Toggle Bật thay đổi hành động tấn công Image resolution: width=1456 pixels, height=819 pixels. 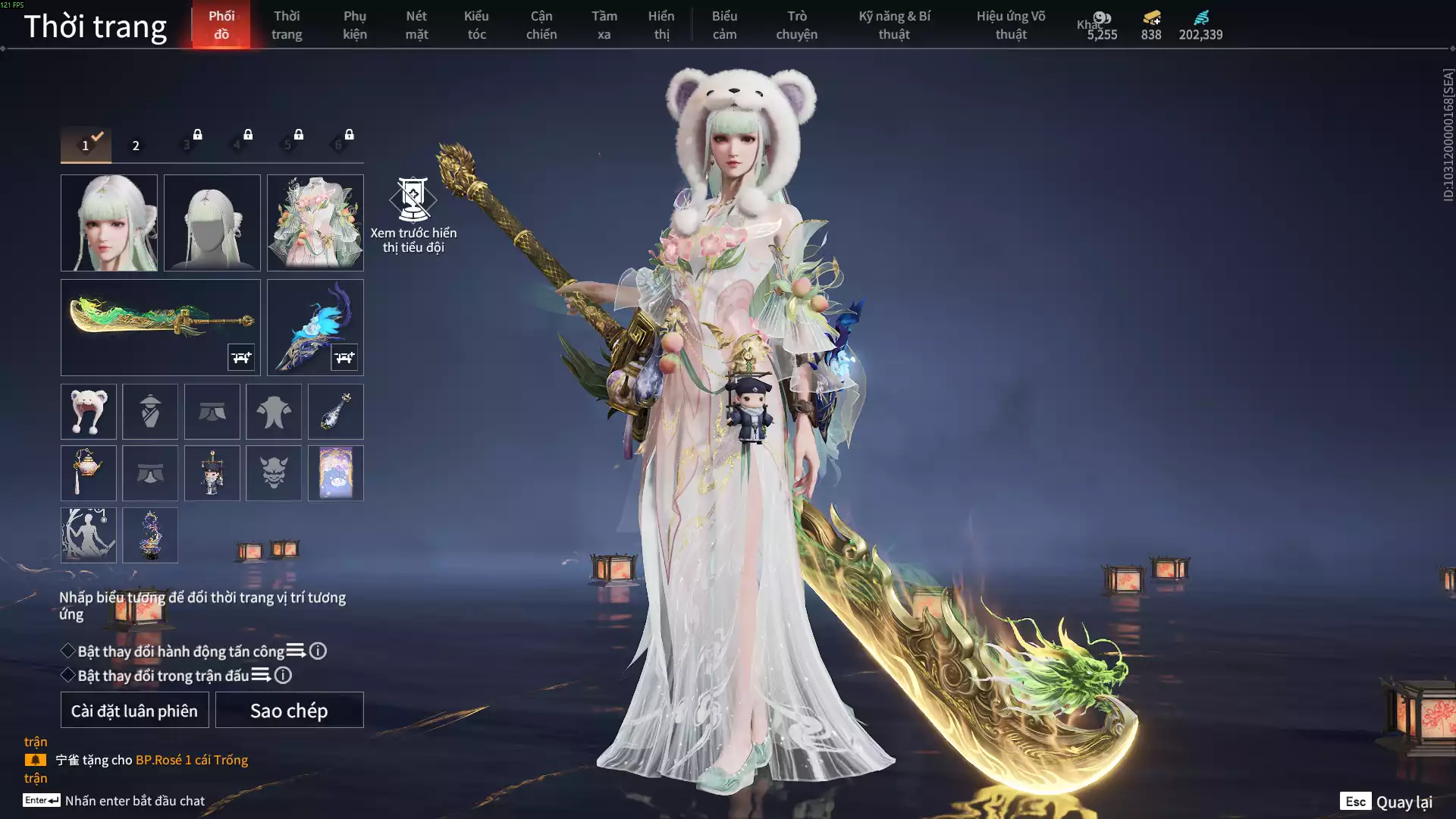pyautogui.click(x=68, y=651)
